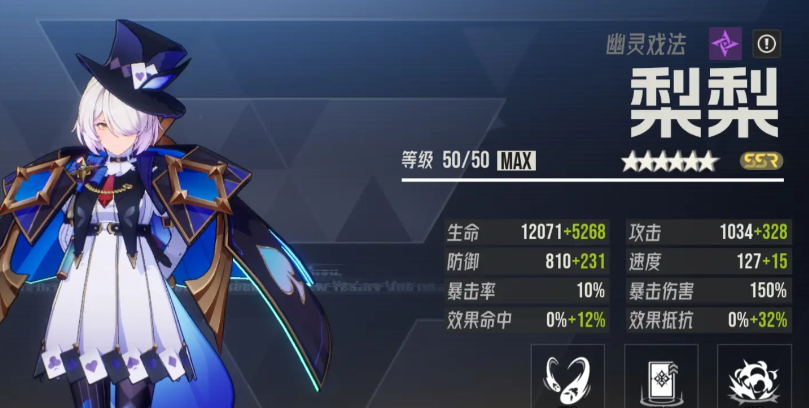Tap the purple shuriken element icon
Screen dimensions: 809x408
tap(726, 43)
